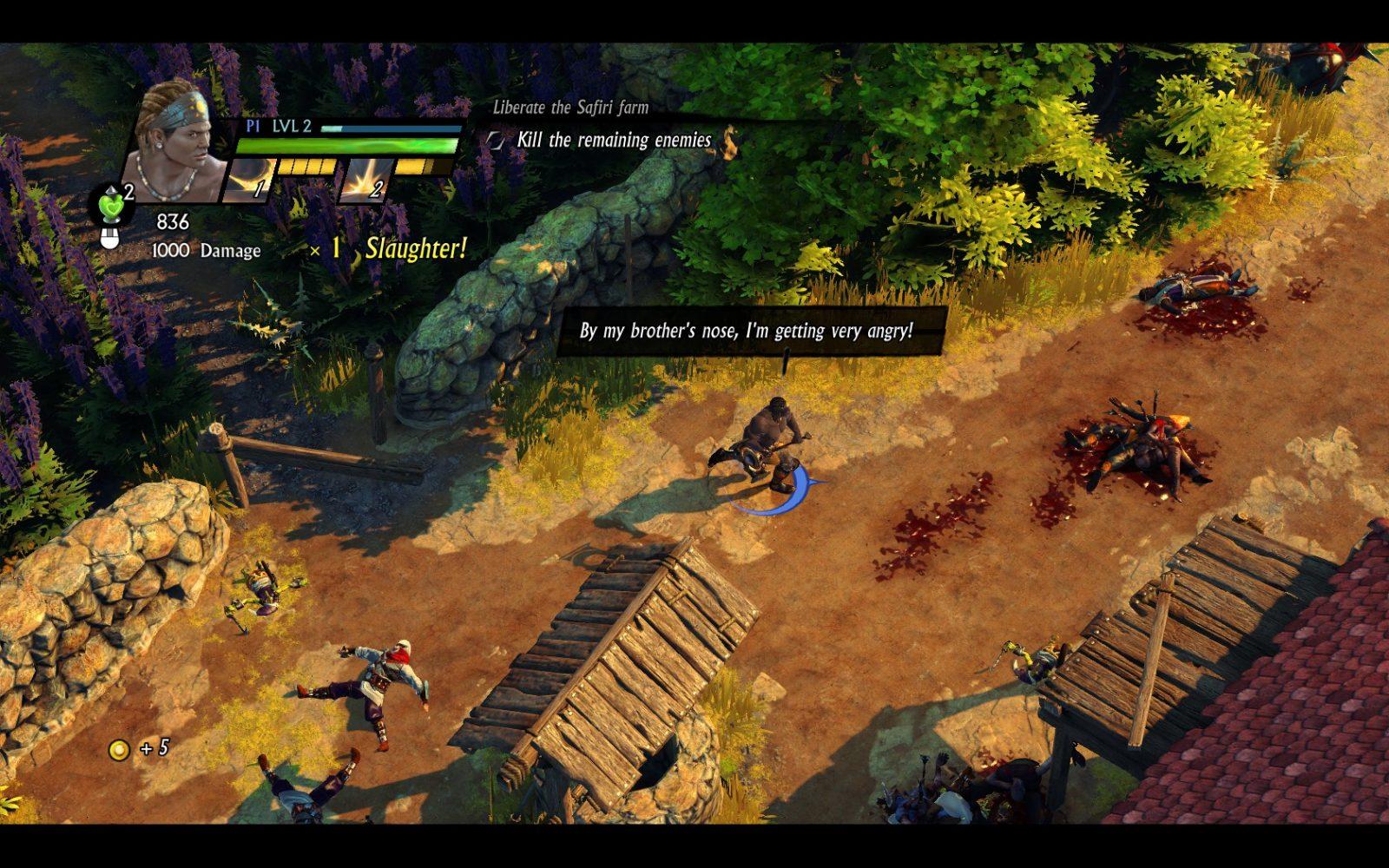Select the Kill the remaining enemies objective
This screenshot has height=868, width=1389.
[x=613, y=141]
